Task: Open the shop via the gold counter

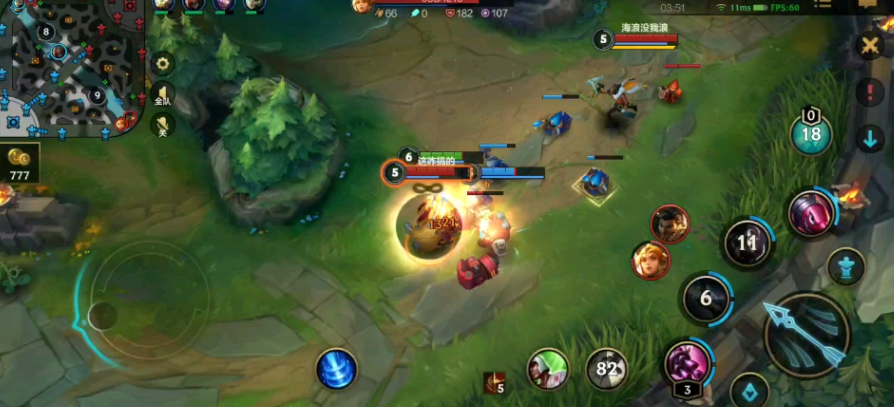Action: click(x=19, y=162)
